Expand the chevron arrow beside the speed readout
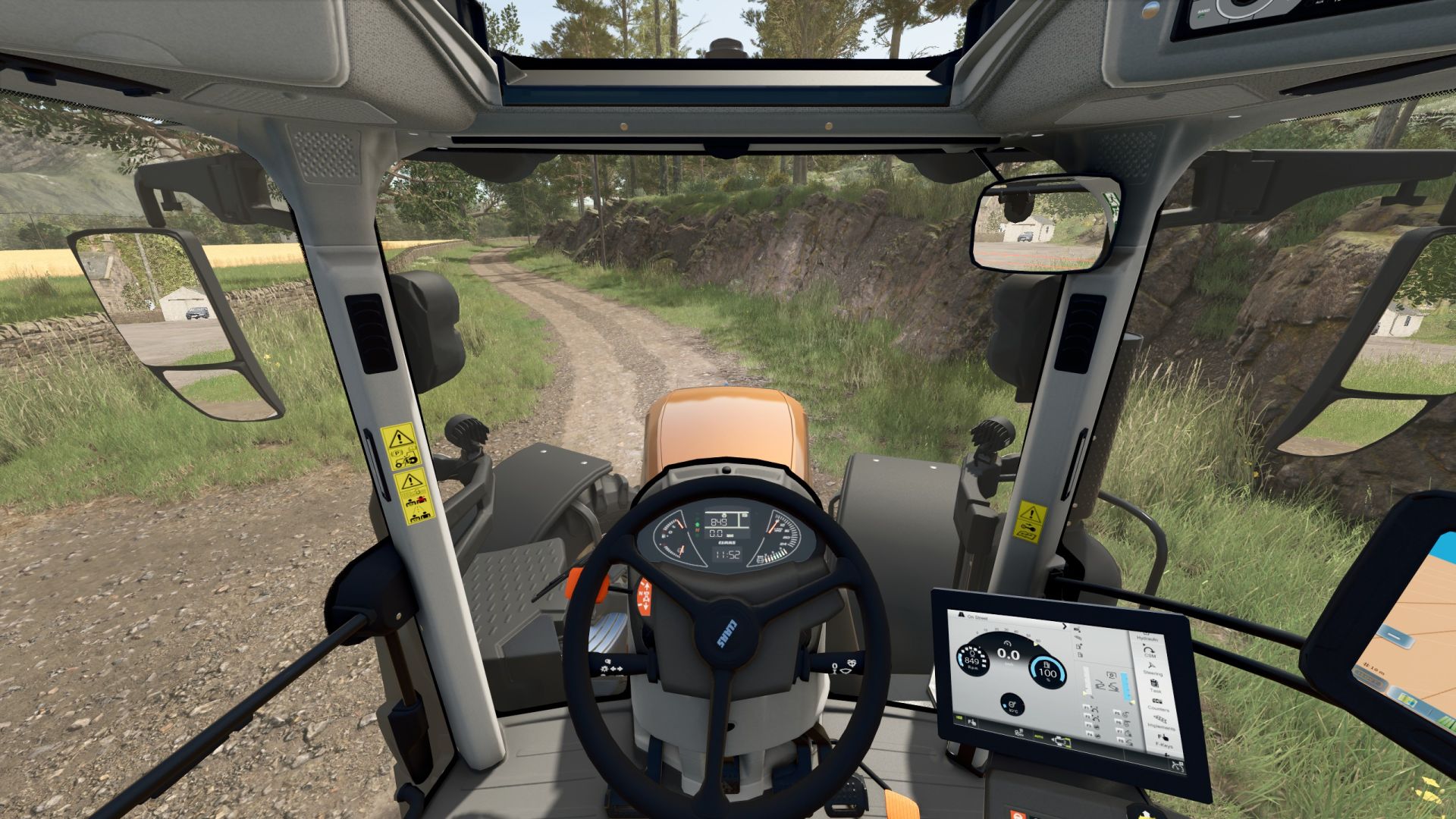The height and width of the screenshot is (819, 1456). [1064, 626]
